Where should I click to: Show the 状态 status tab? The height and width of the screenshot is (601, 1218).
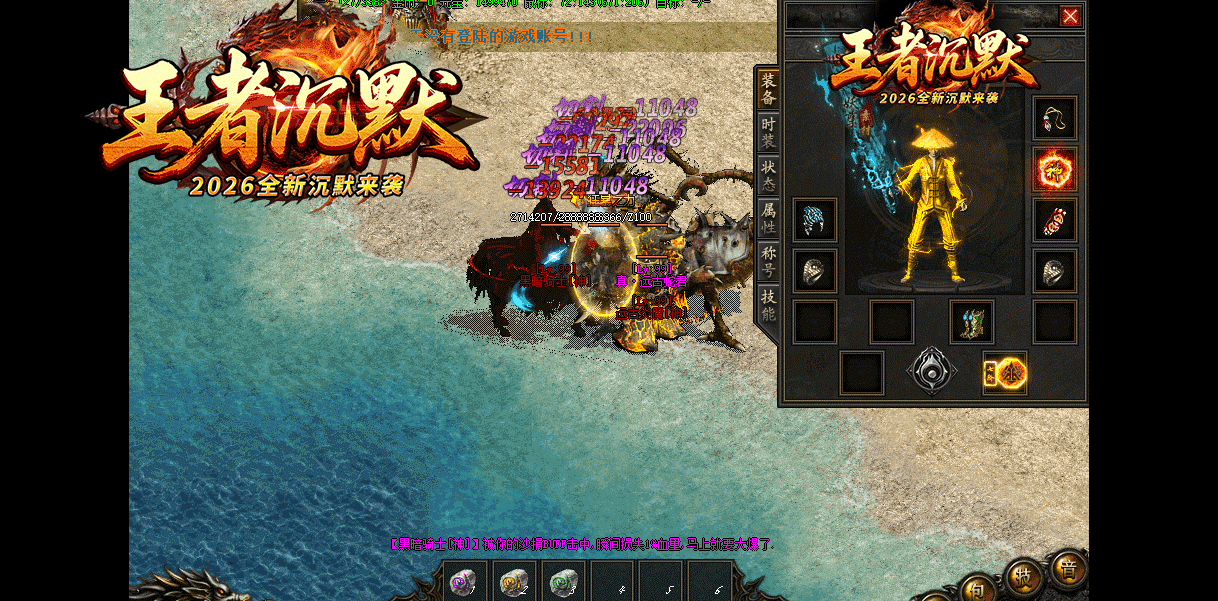click(768, 176)
